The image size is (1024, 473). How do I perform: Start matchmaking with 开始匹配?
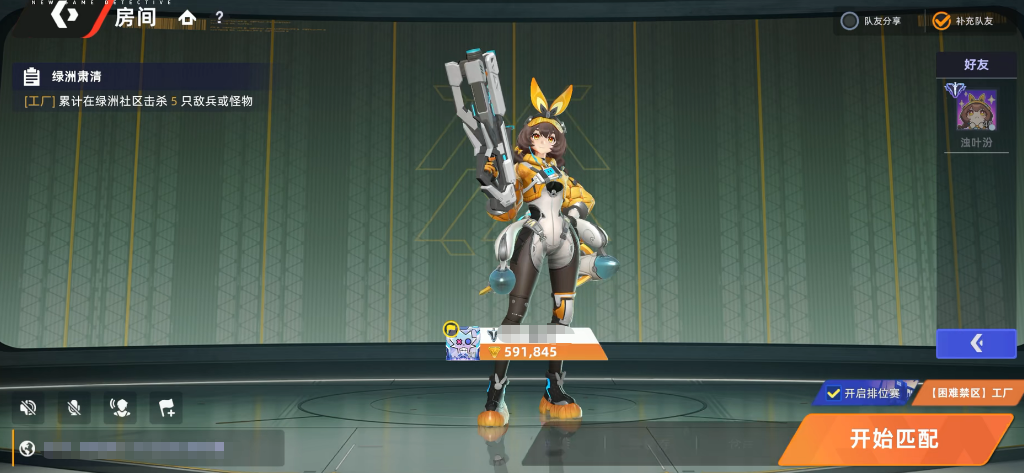(x=894, y=439)
